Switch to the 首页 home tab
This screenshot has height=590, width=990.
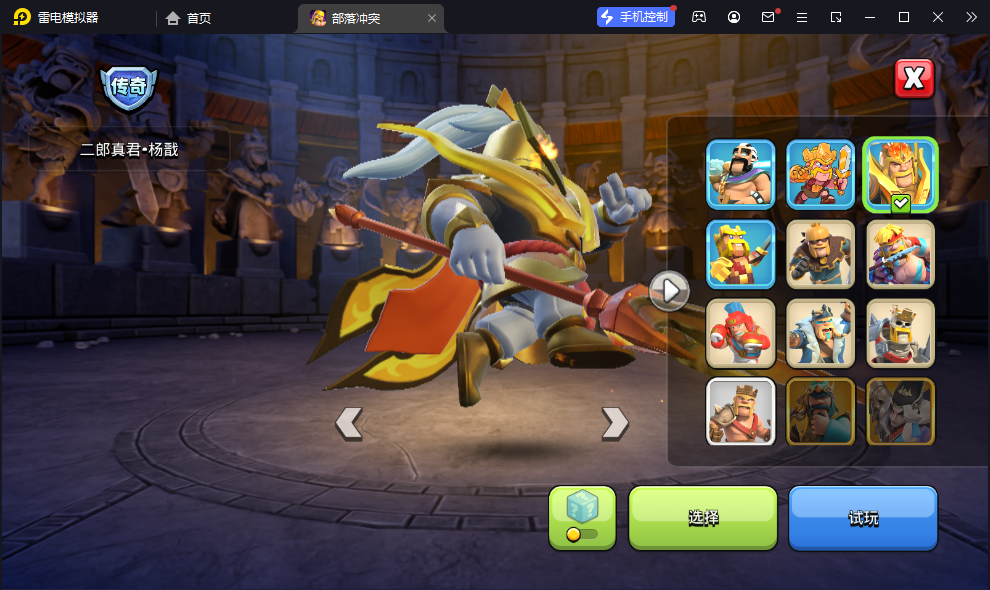pos(189,18)
